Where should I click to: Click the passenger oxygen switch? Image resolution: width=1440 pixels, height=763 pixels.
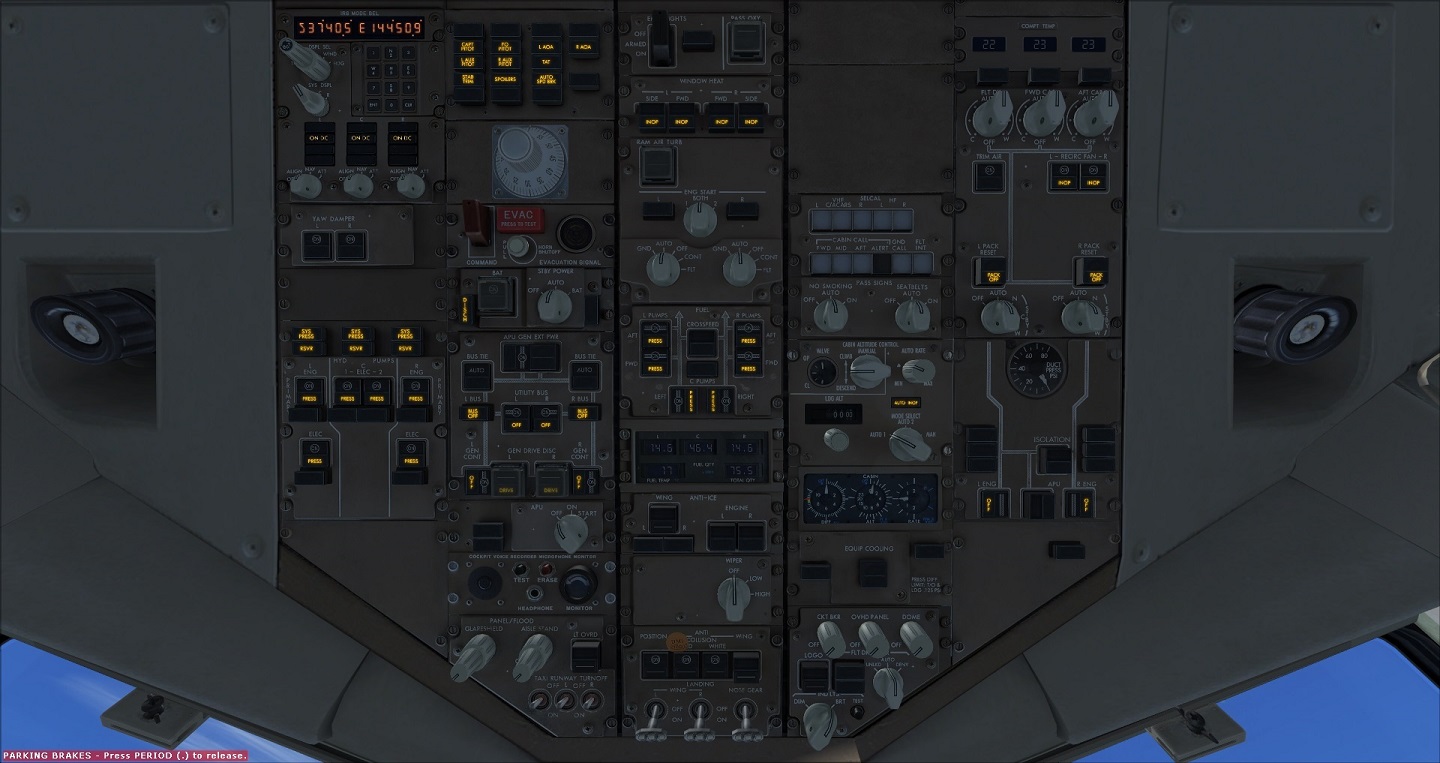(x=743, y=41)
